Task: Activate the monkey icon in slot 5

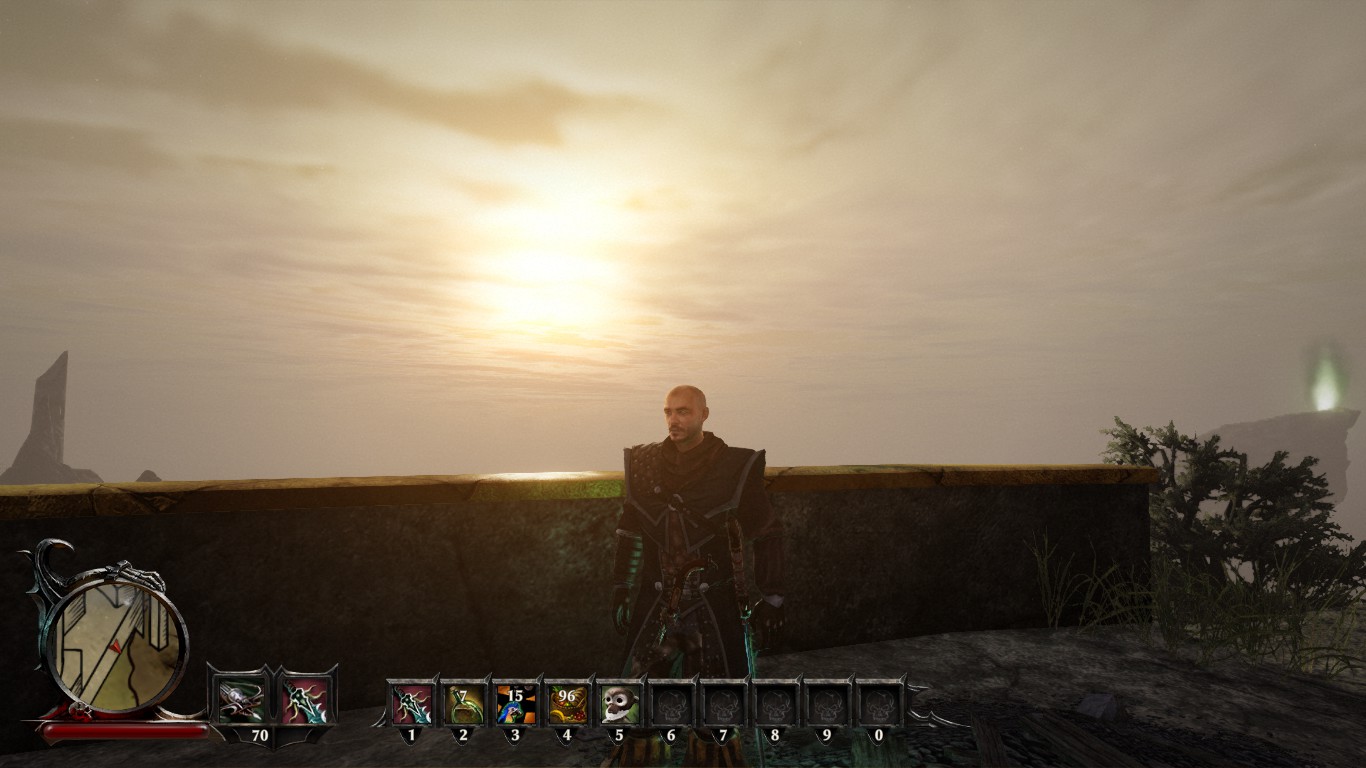Action: (619, 704)
